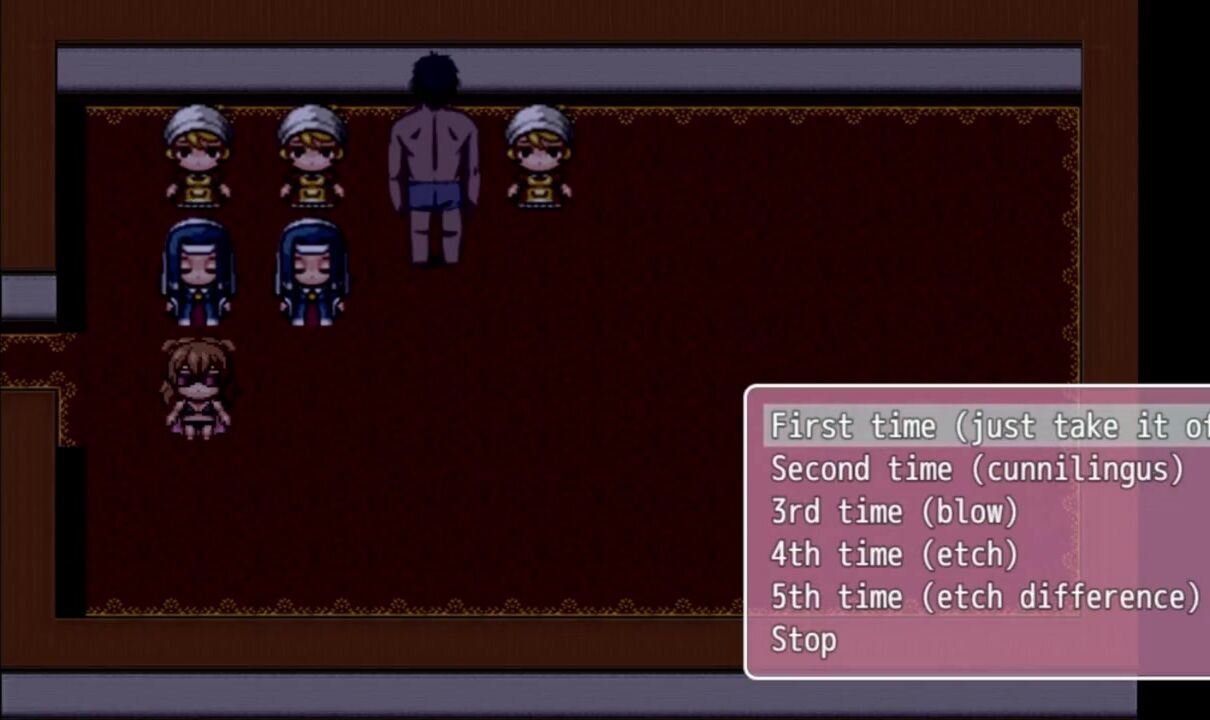Screen dimensions: 1210x720
Task: Click Stop to close the menu
Action: (804, 640)
